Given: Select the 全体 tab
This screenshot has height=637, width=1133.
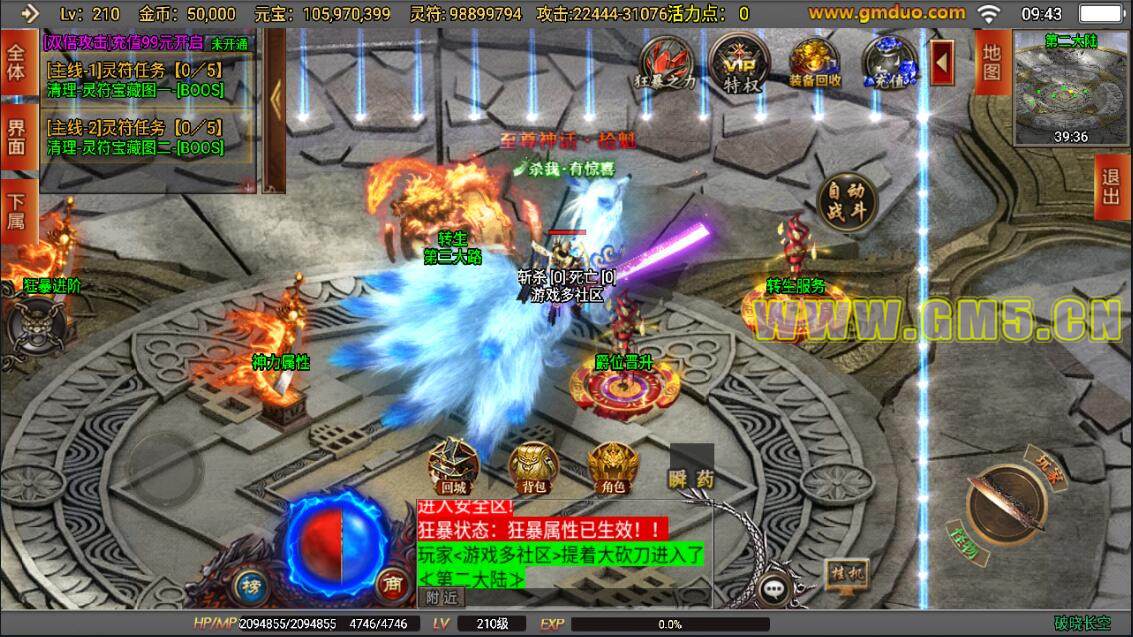Looking at the screenshot, I should 15,62.
